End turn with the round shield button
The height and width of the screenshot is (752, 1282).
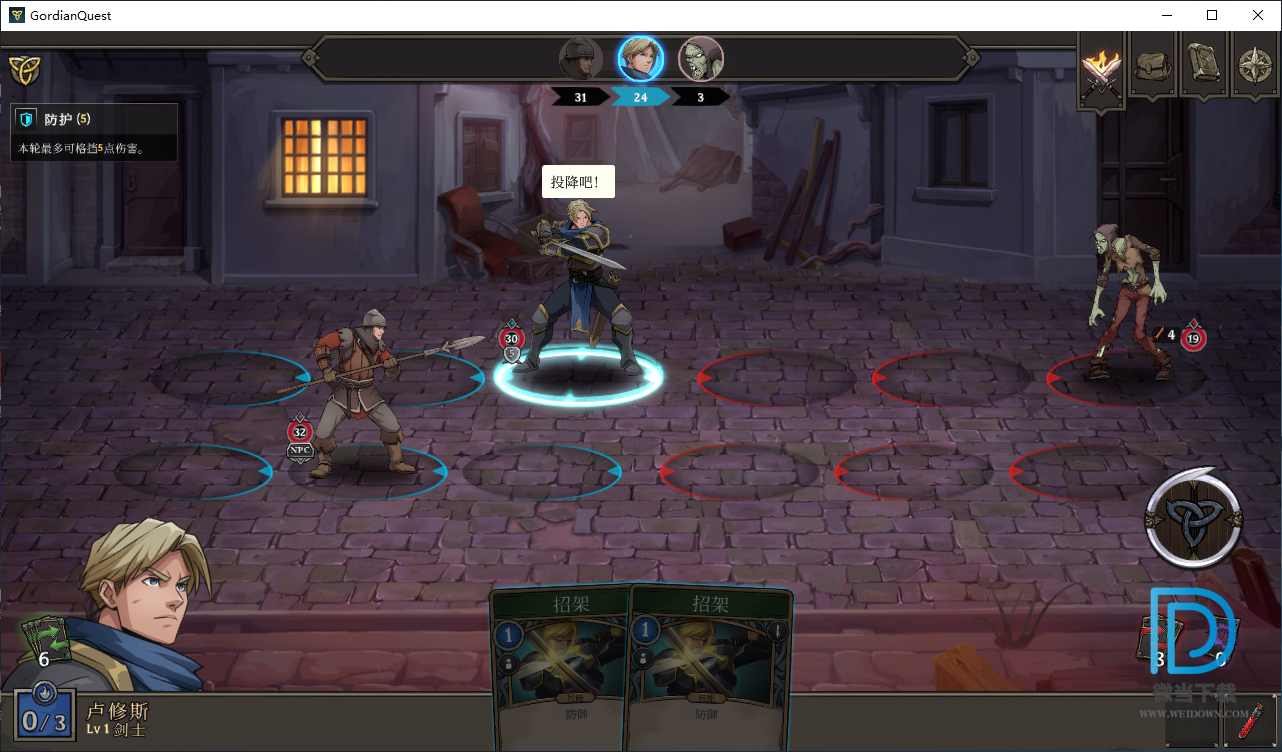pyautogui.click(x=1193, y=518)
